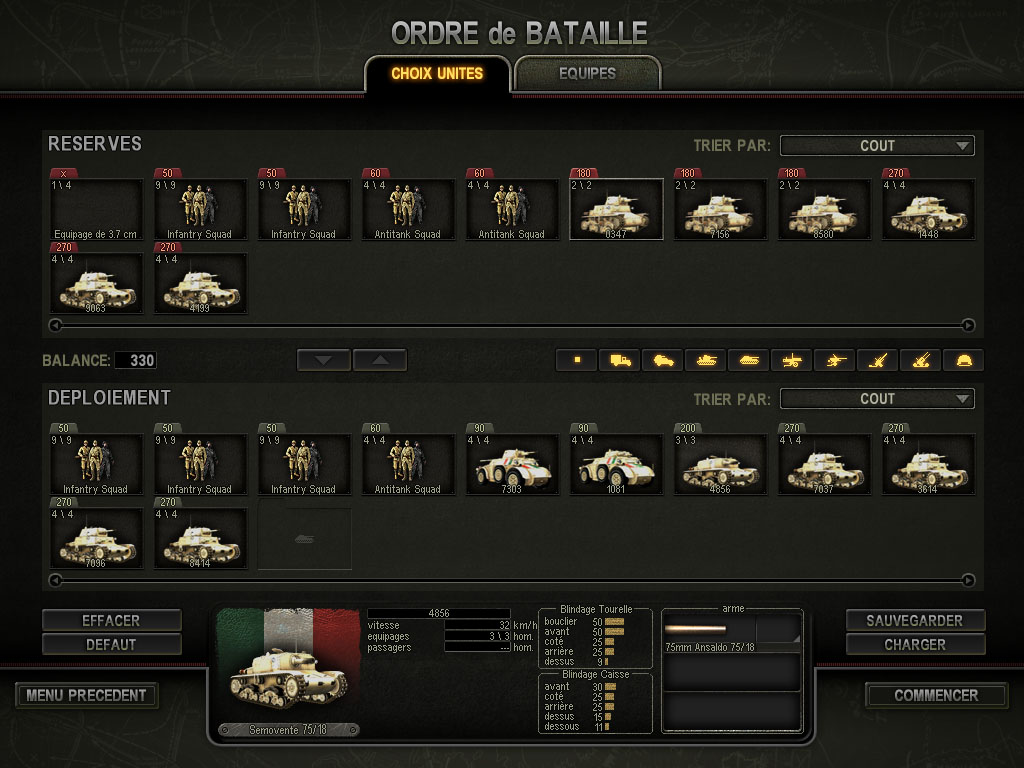
Task: Save the army with SAUVEGARDER
Action: point(915,621)
